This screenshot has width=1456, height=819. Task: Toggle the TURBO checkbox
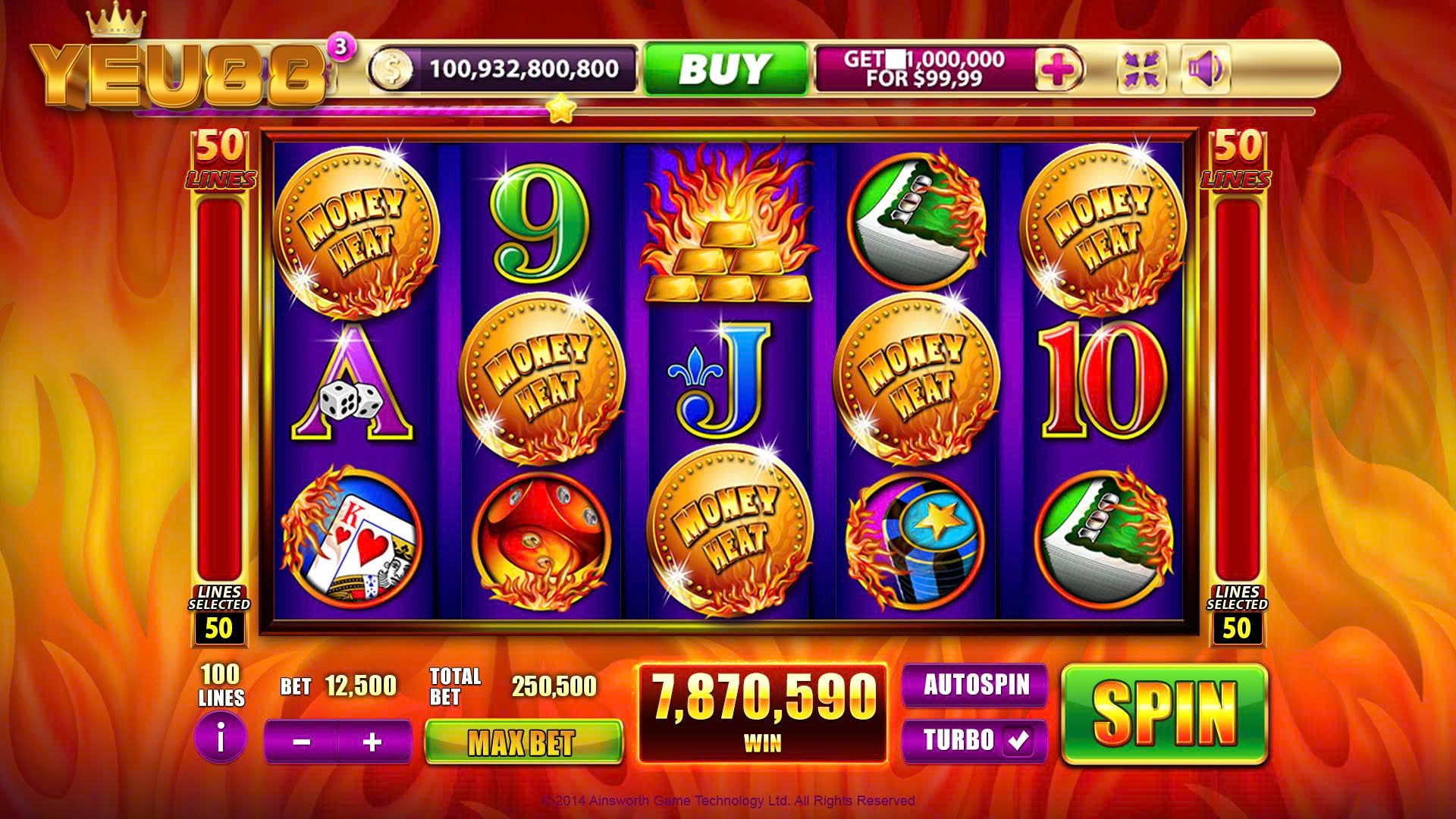pos(1017,740)
